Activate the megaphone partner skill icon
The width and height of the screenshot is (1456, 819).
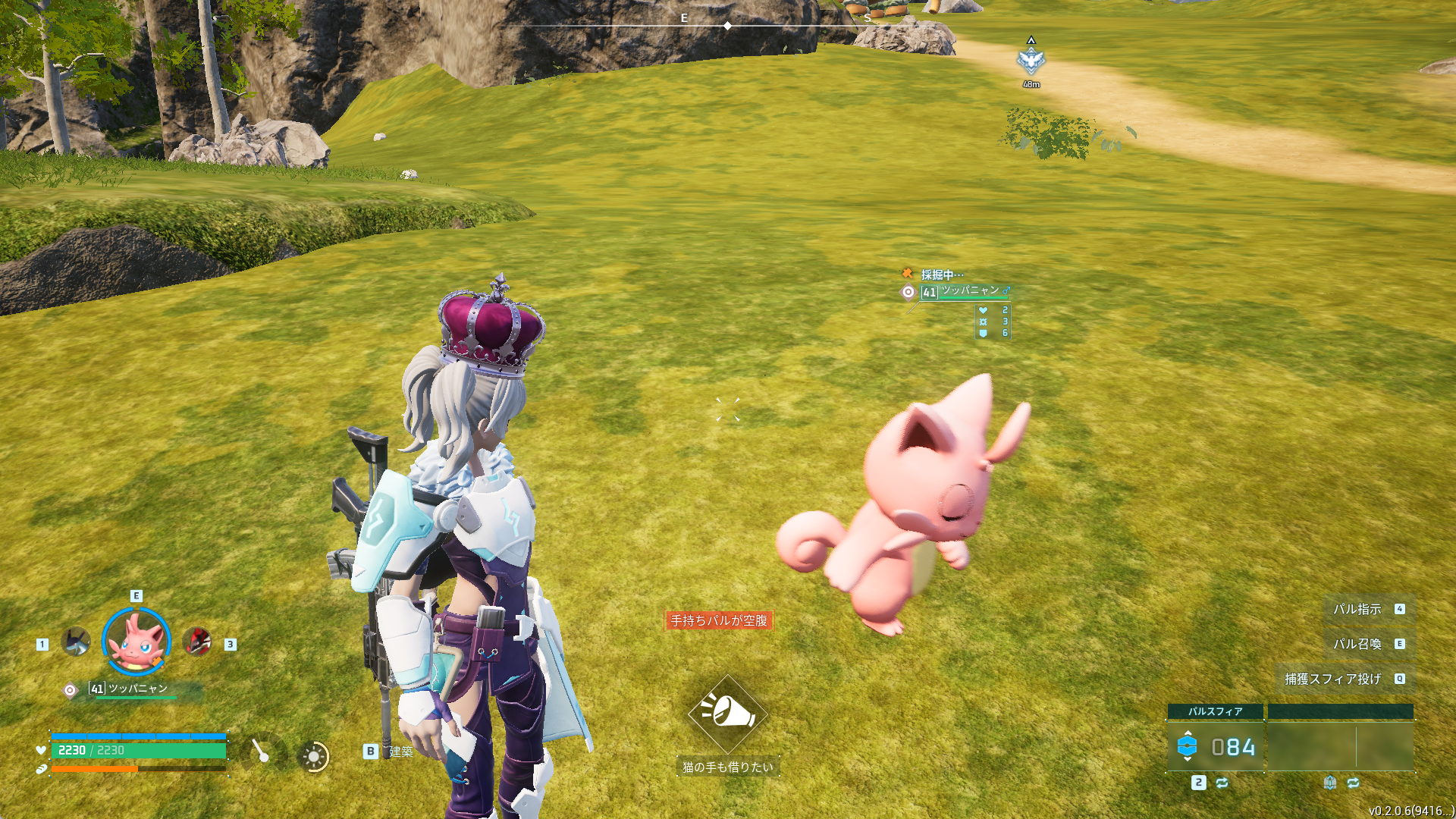727,713
